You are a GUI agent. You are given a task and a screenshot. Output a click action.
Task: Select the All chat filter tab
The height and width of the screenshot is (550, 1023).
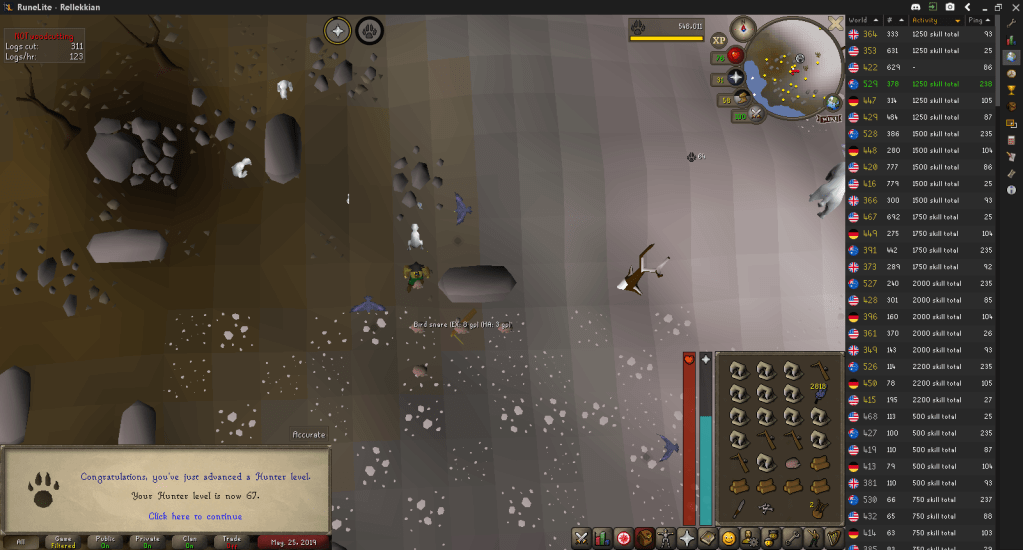tap(21, 541)
